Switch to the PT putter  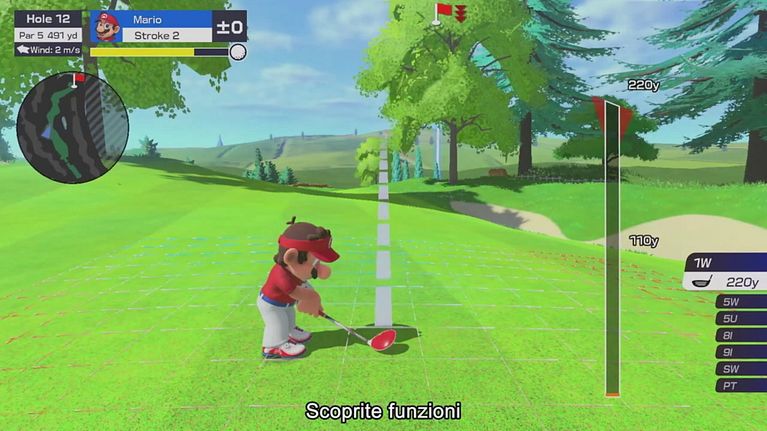pos(741,386)
